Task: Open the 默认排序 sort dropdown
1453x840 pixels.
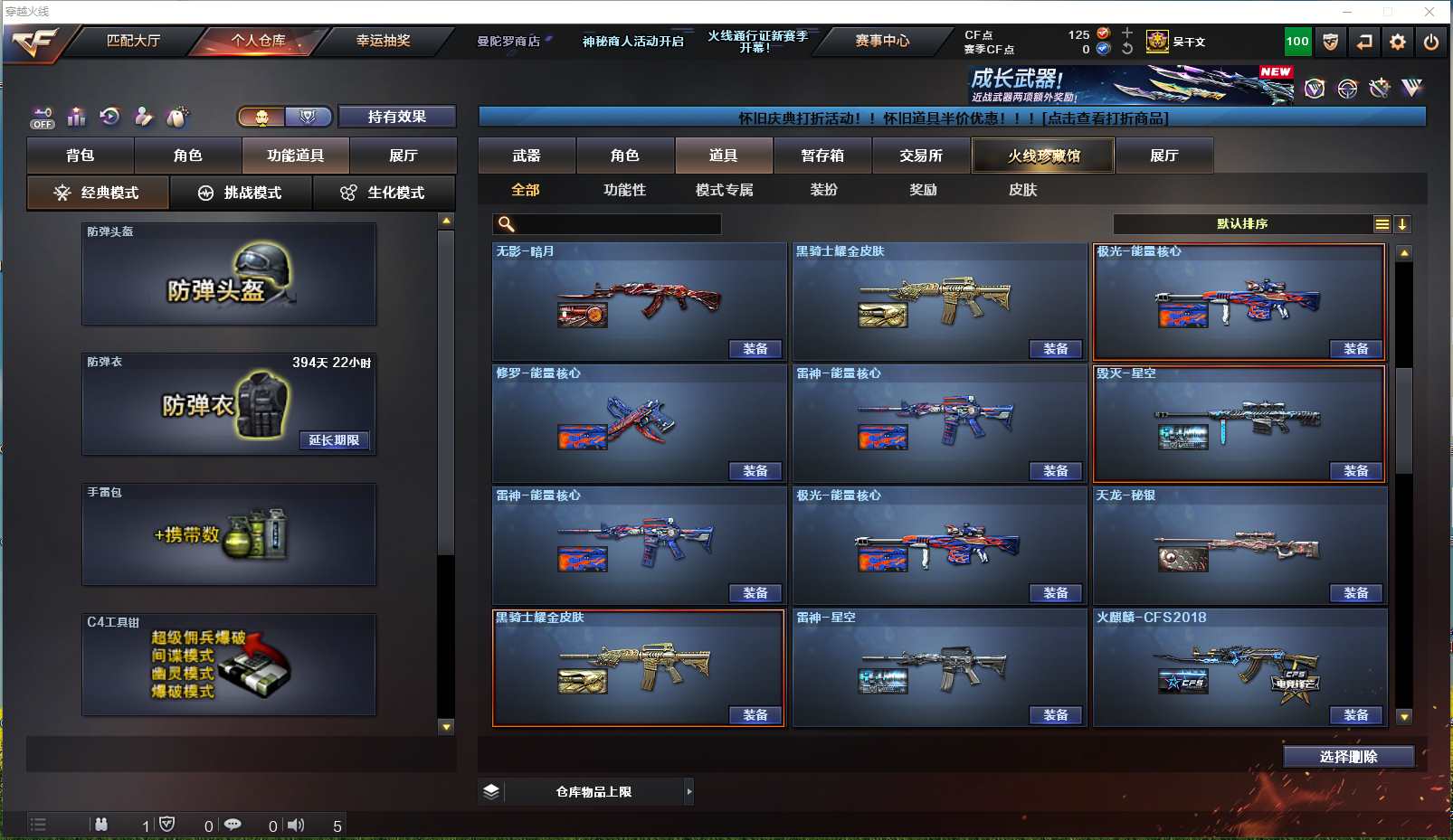Action: point(1244,224)
